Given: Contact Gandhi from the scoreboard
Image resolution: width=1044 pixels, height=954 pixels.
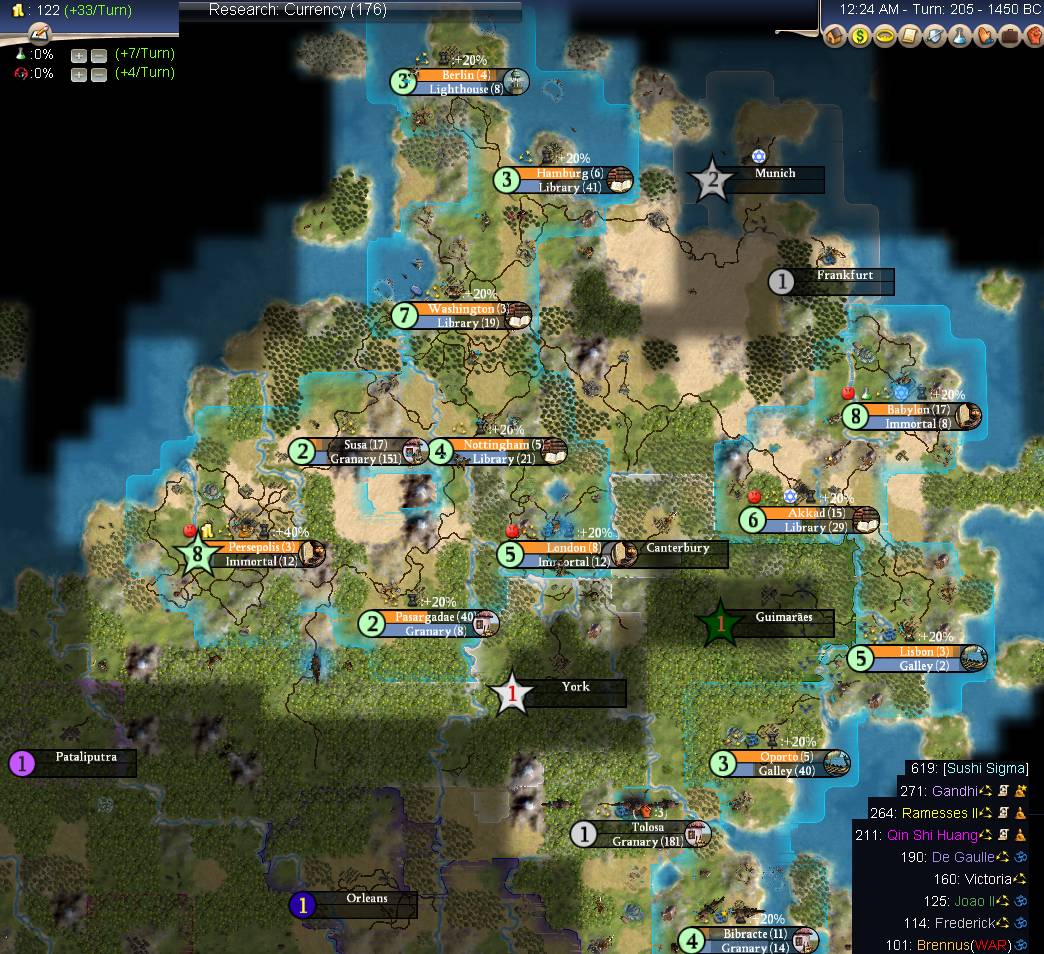Looking at the screenshot, I should click(957, 790).
